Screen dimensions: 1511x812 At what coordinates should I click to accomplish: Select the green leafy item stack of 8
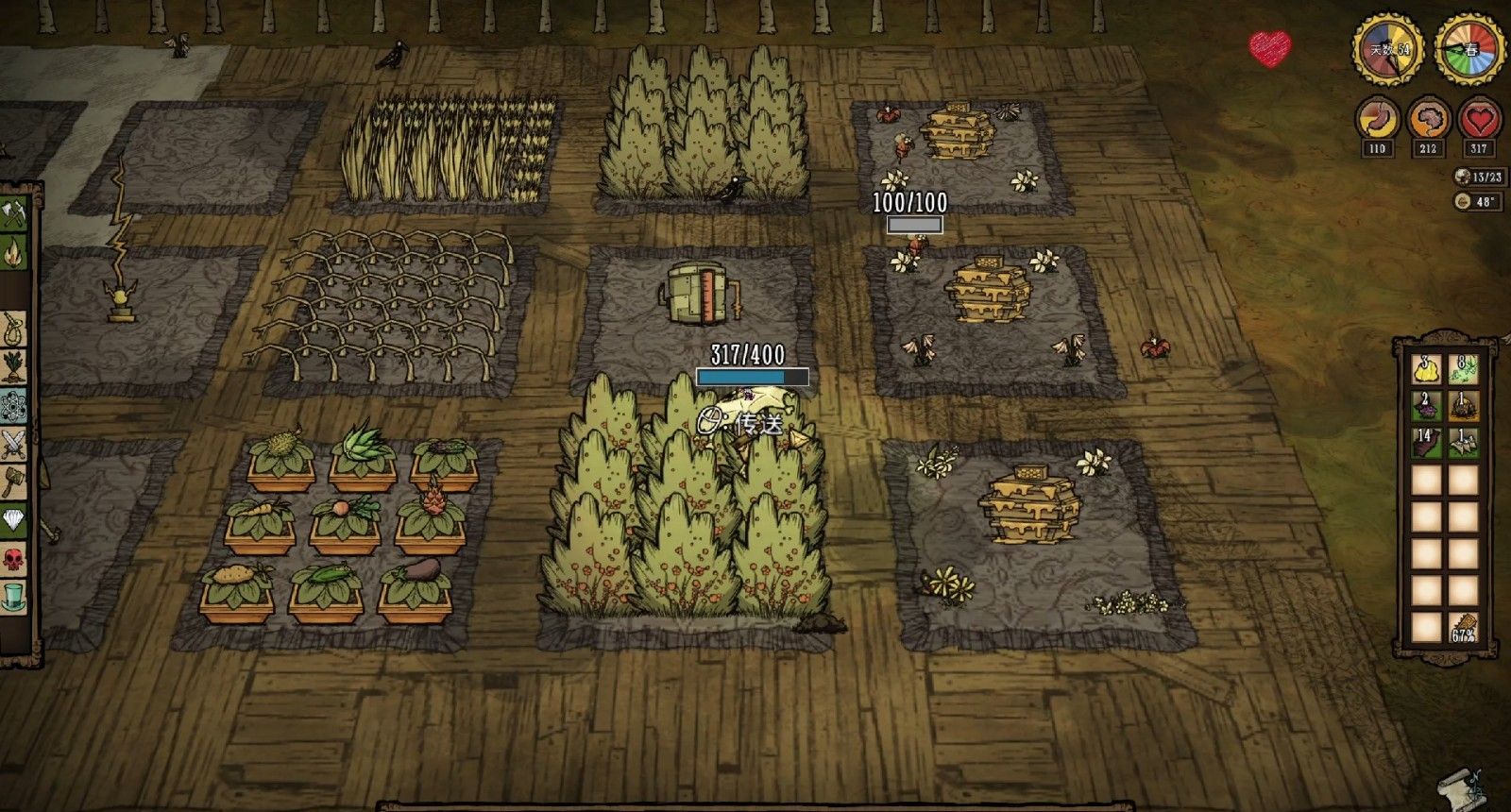coord(1463,369)
